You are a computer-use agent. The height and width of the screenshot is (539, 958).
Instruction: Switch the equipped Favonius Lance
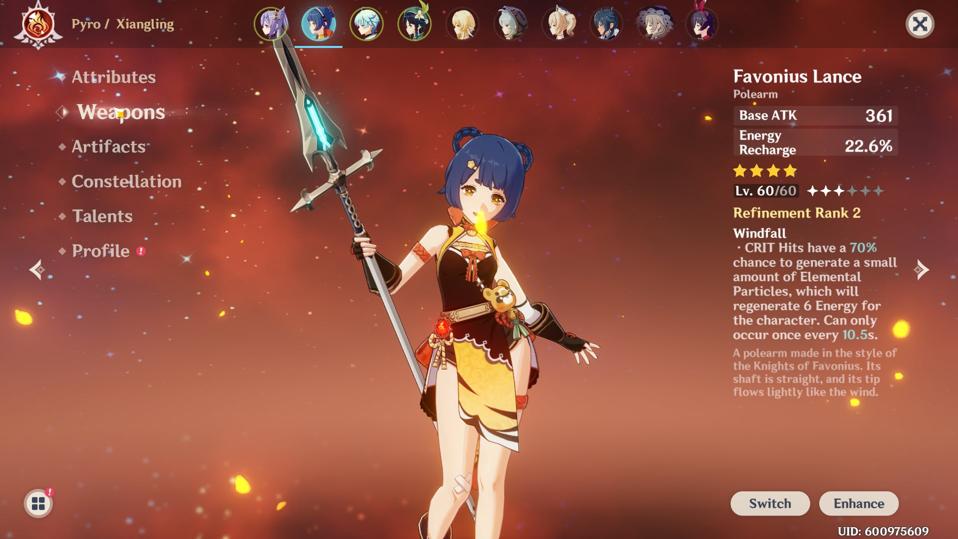pyautogui.click(x=770, y=503)
